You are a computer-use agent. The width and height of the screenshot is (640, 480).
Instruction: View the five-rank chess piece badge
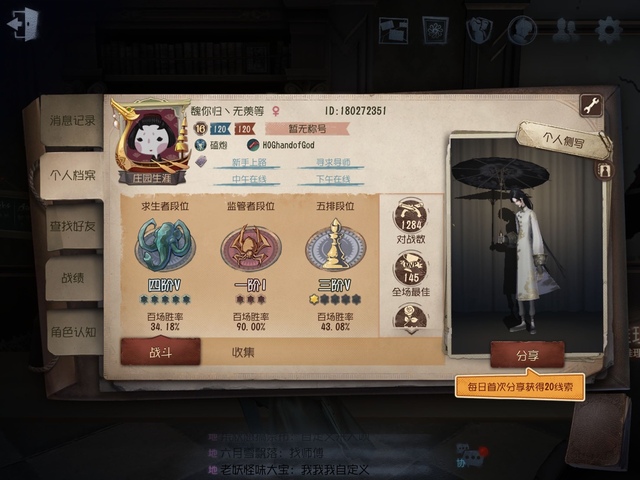click(x=335, y=246)
